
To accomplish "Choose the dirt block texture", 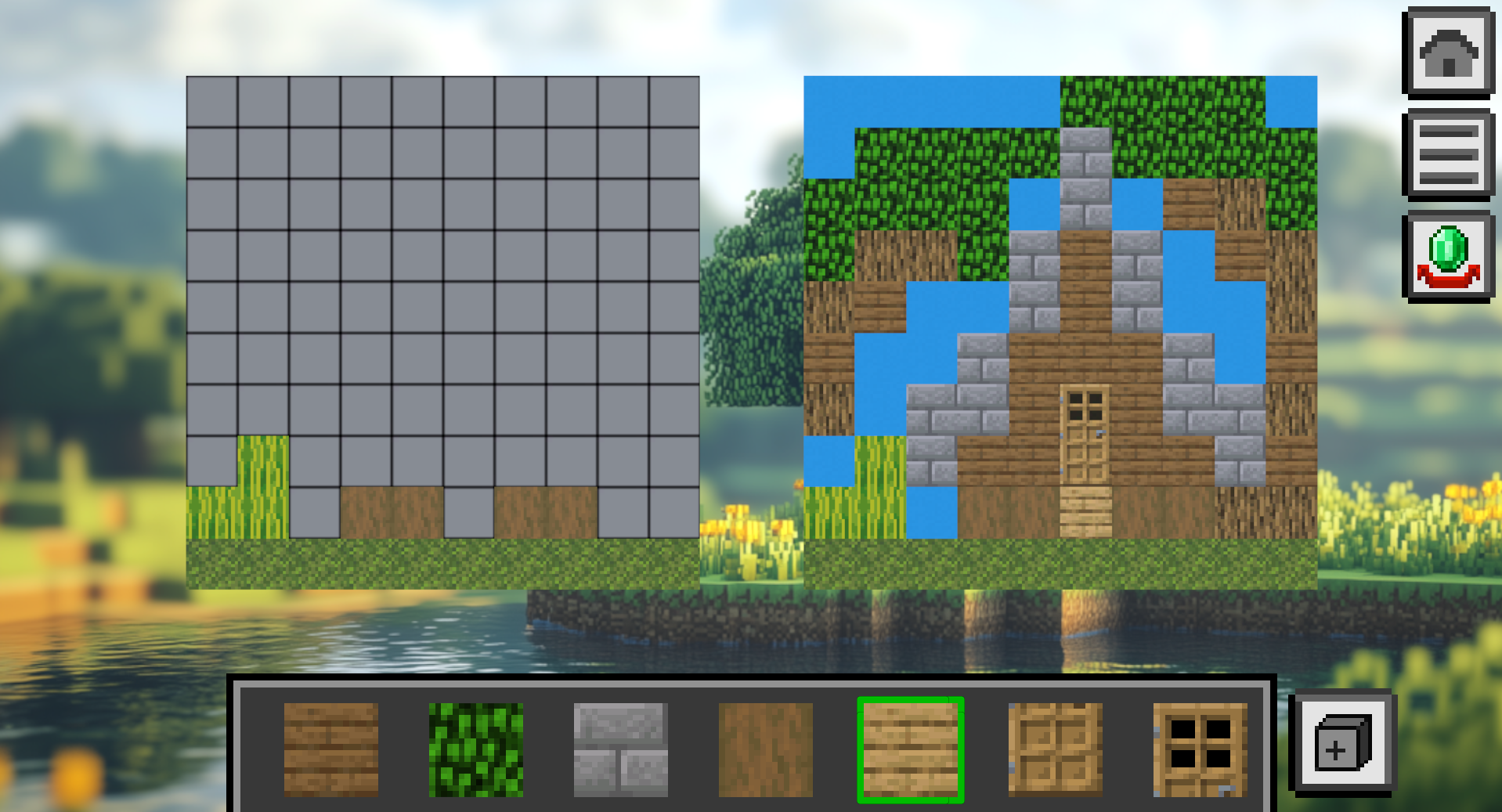I will (x=764, y=749).
